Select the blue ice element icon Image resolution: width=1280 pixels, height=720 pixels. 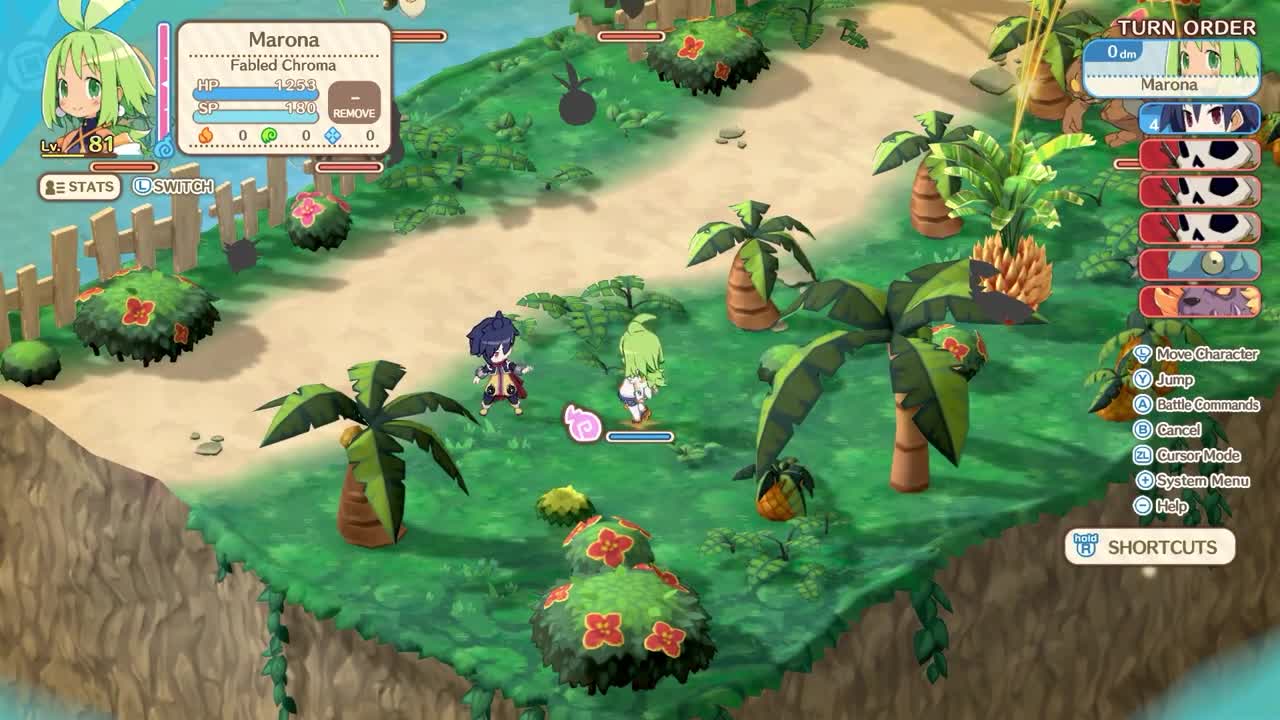(332, 135)
